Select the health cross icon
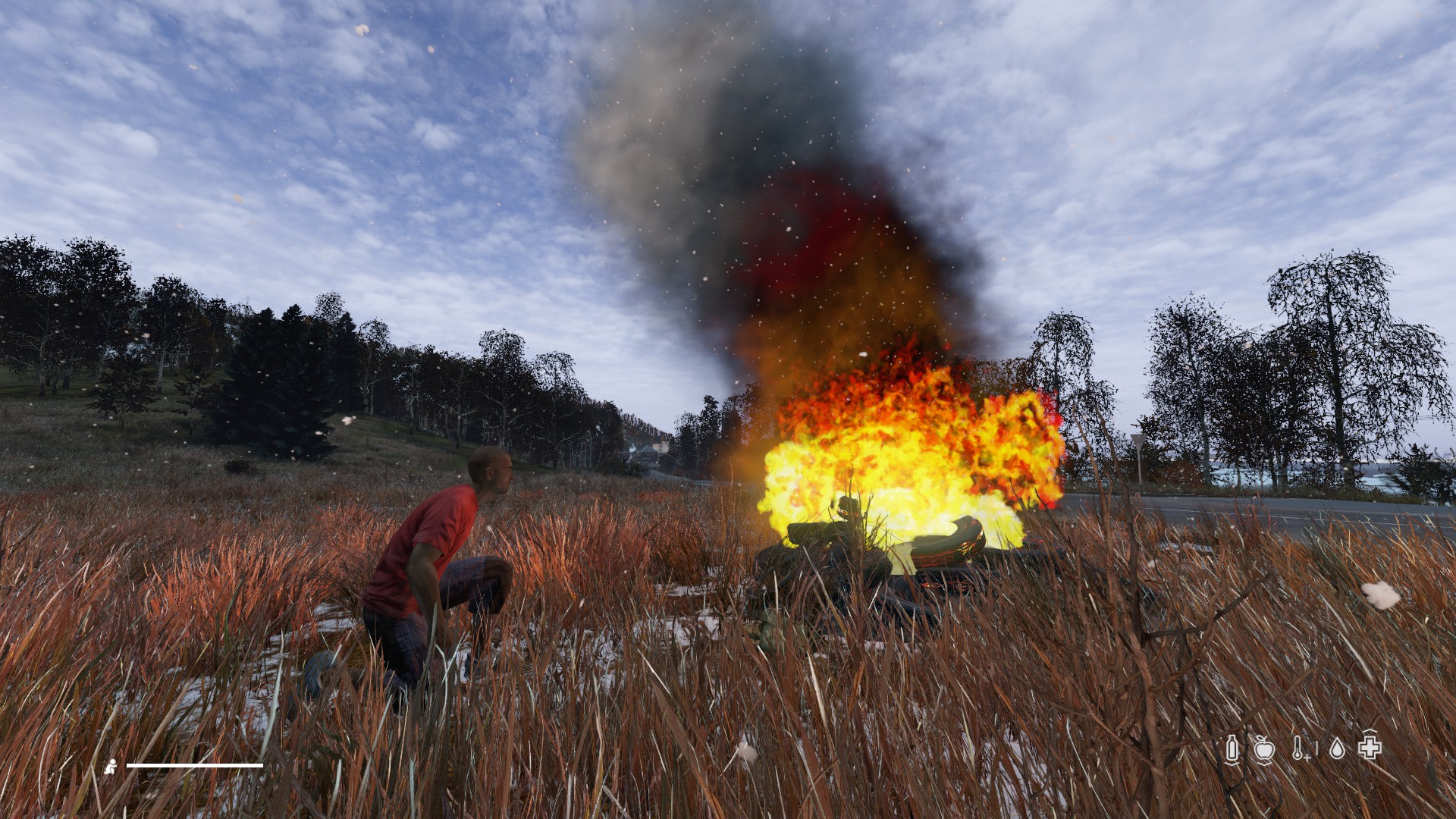 click(x=1370, y=748)
